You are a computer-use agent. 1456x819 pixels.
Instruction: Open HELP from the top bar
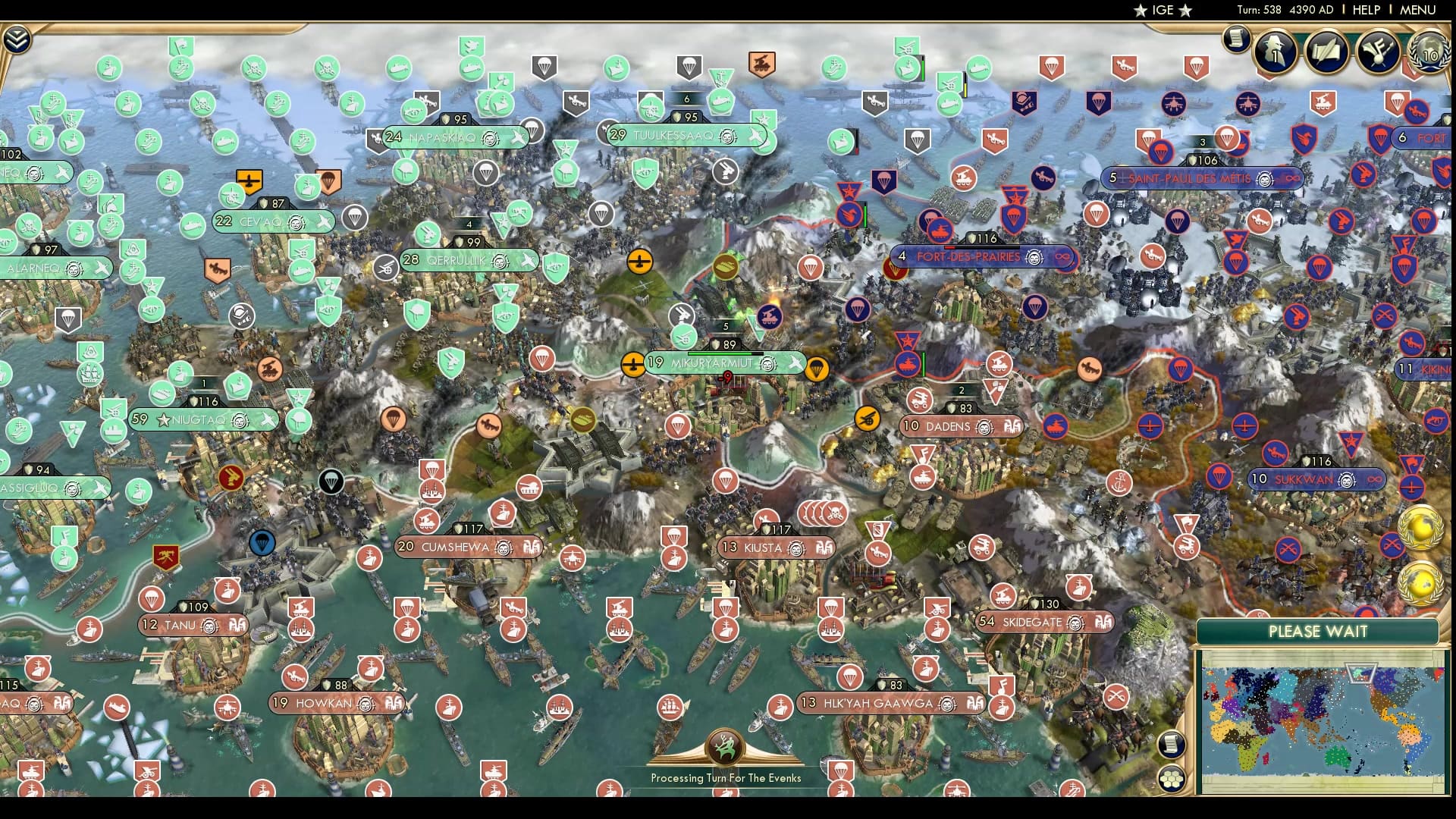click(x=1365, y=11)
